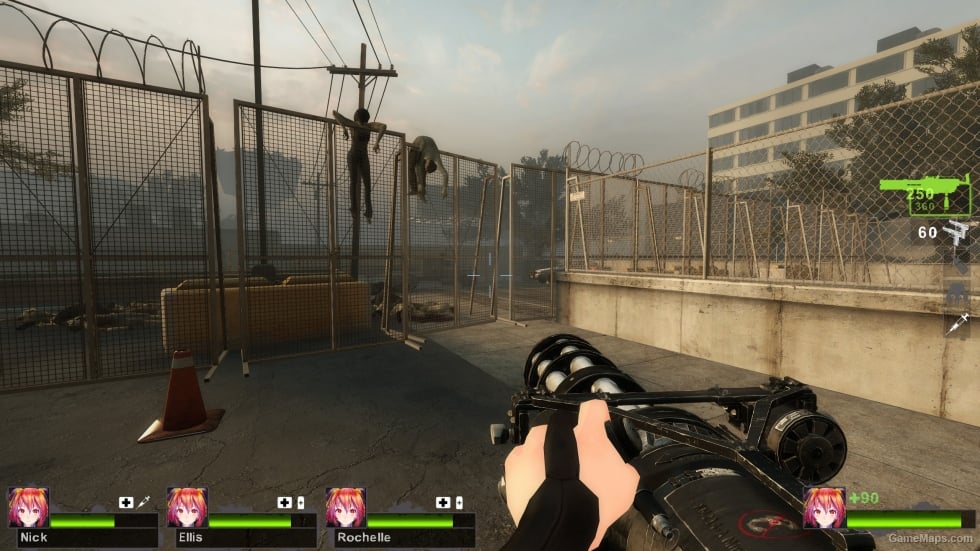Click Nick's first aid kit icon
The width and height of the screenshot is (980, 551).
[127, 502]
